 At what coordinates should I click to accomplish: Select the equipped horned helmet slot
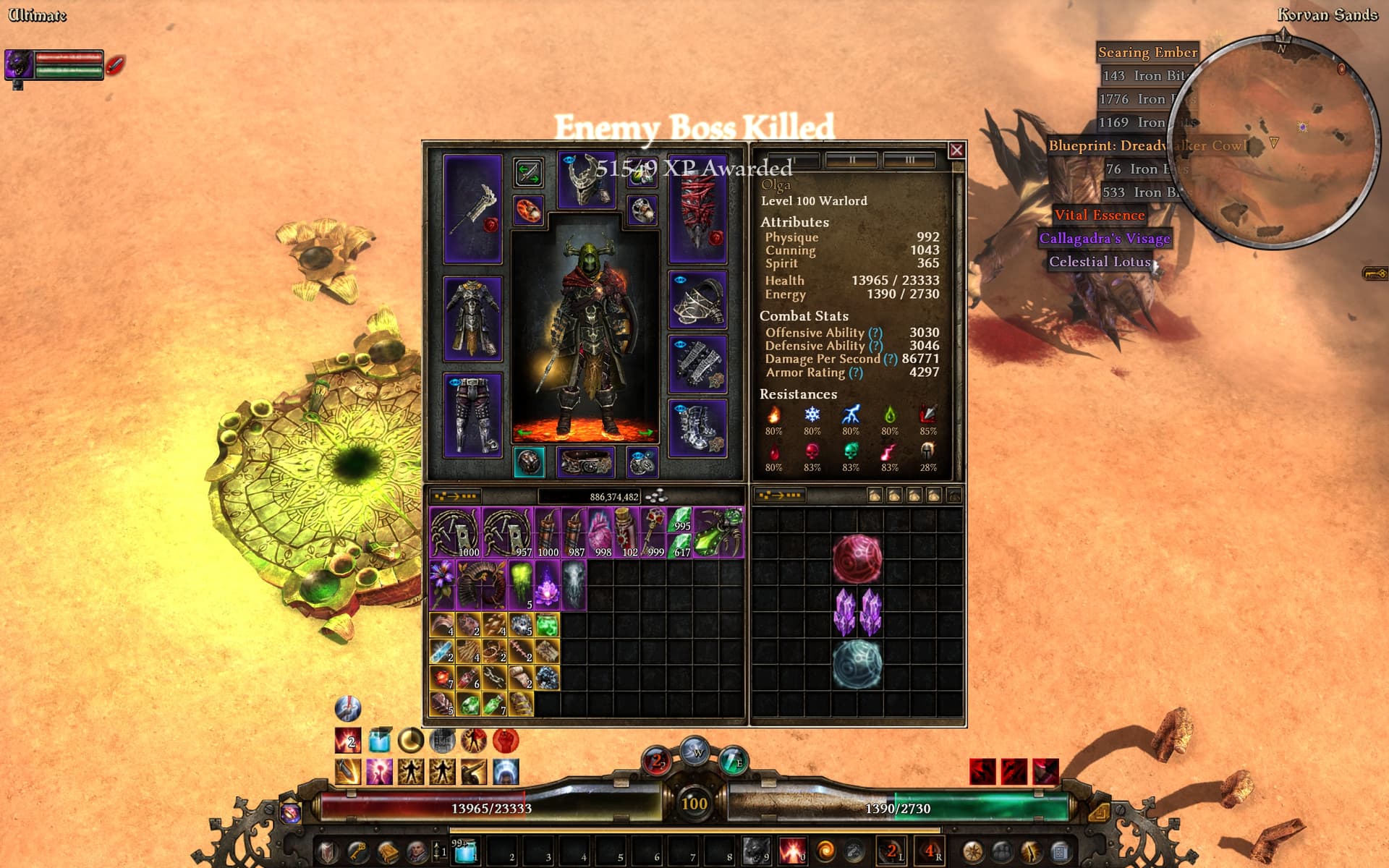pos(586,181)
